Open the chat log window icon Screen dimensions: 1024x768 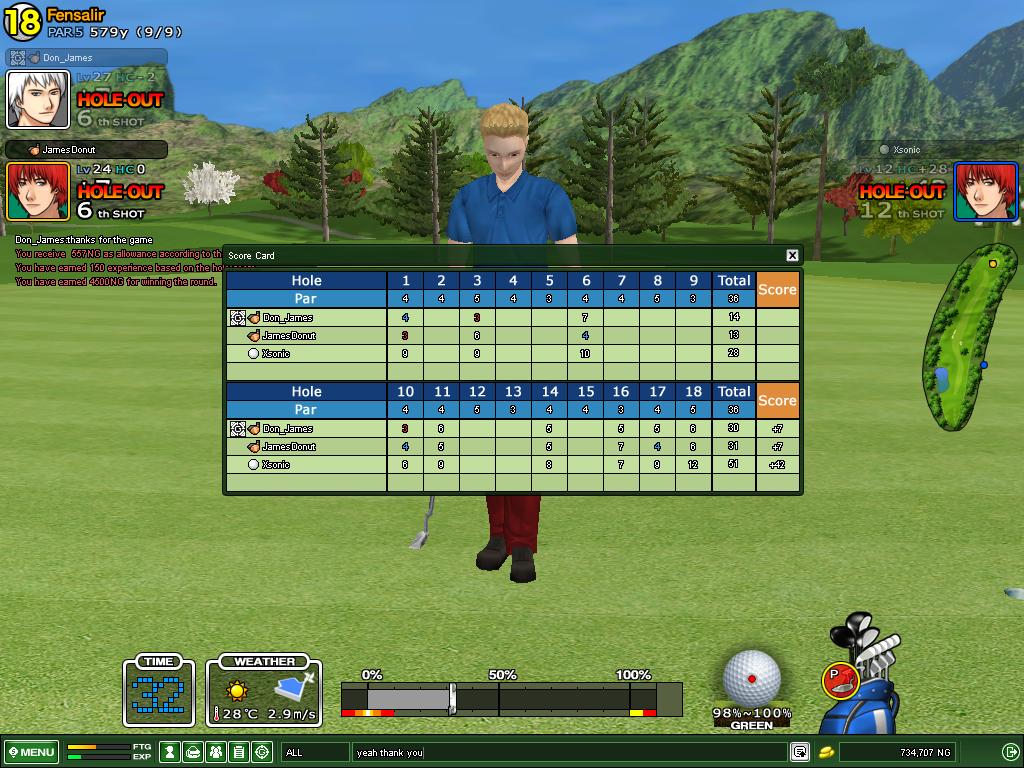[x=800, y=752]
